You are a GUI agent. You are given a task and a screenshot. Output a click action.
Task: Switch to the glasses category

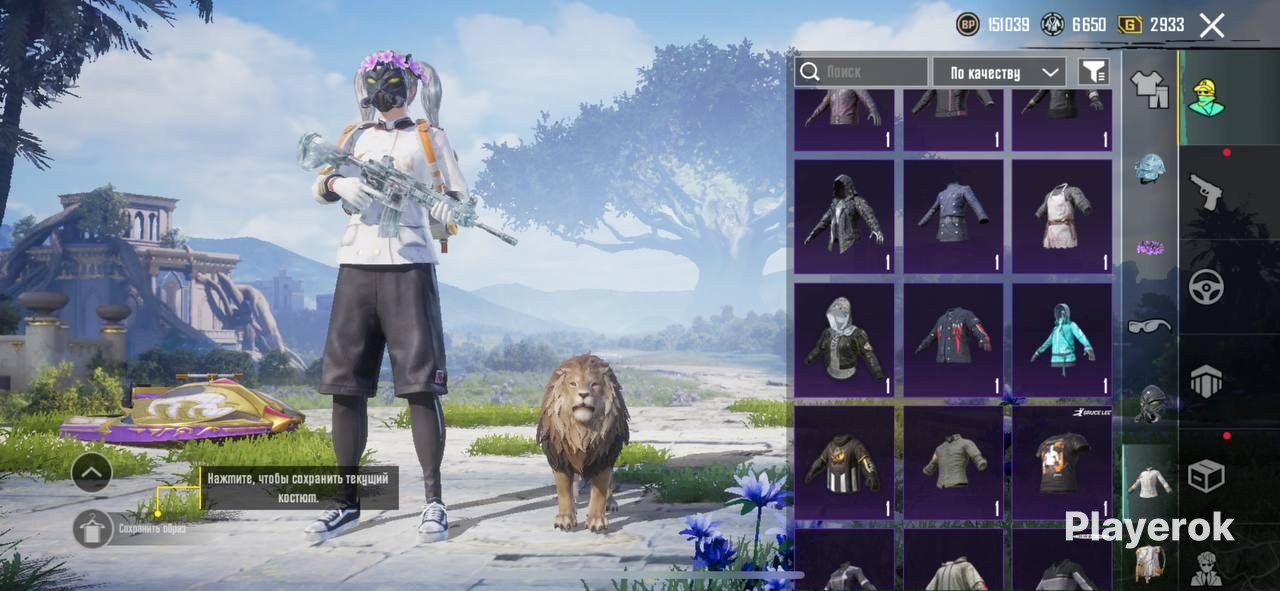click(x=1149, y=325)
